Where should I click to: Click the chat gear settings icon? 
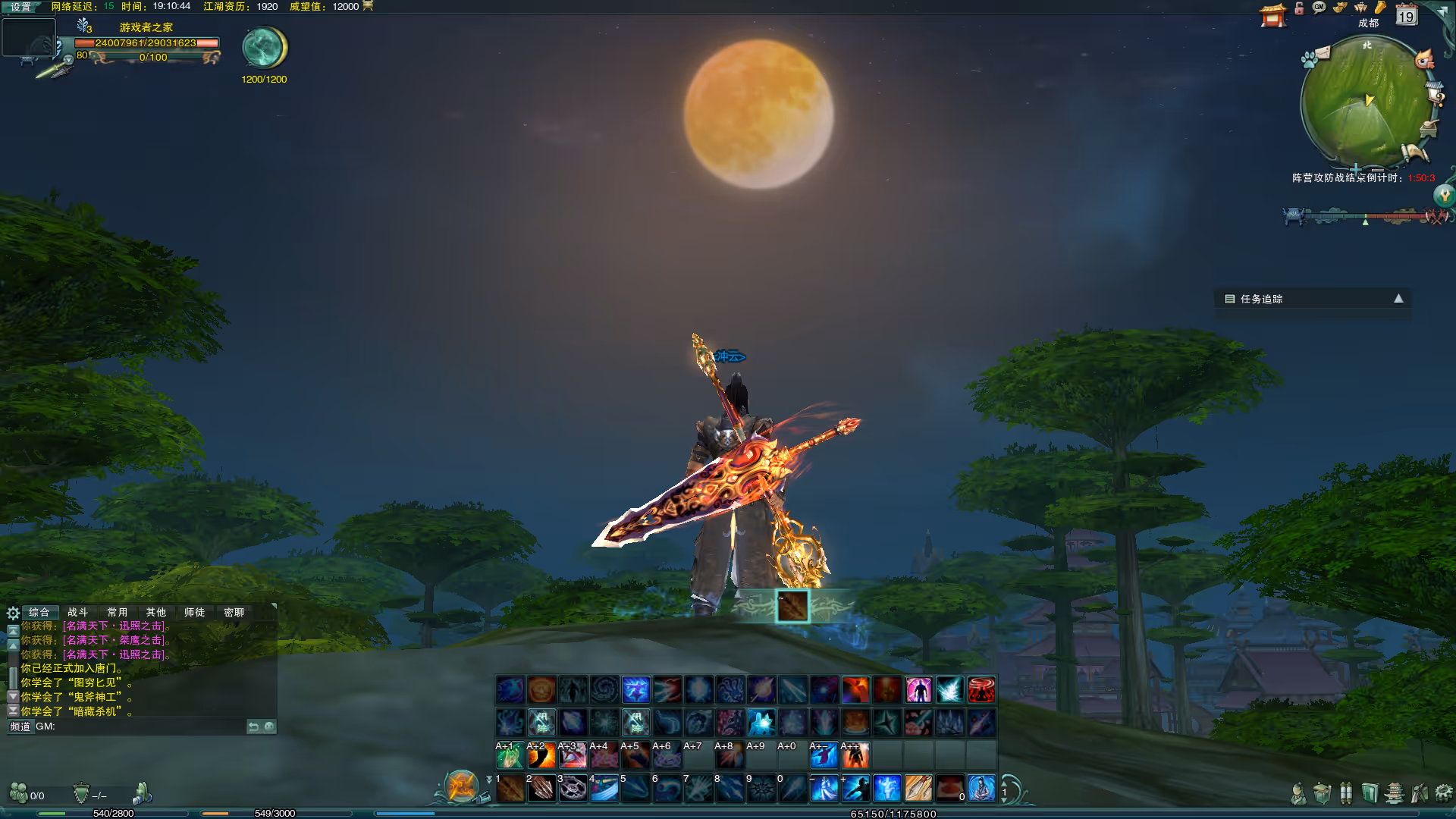(x=13, y=613)
